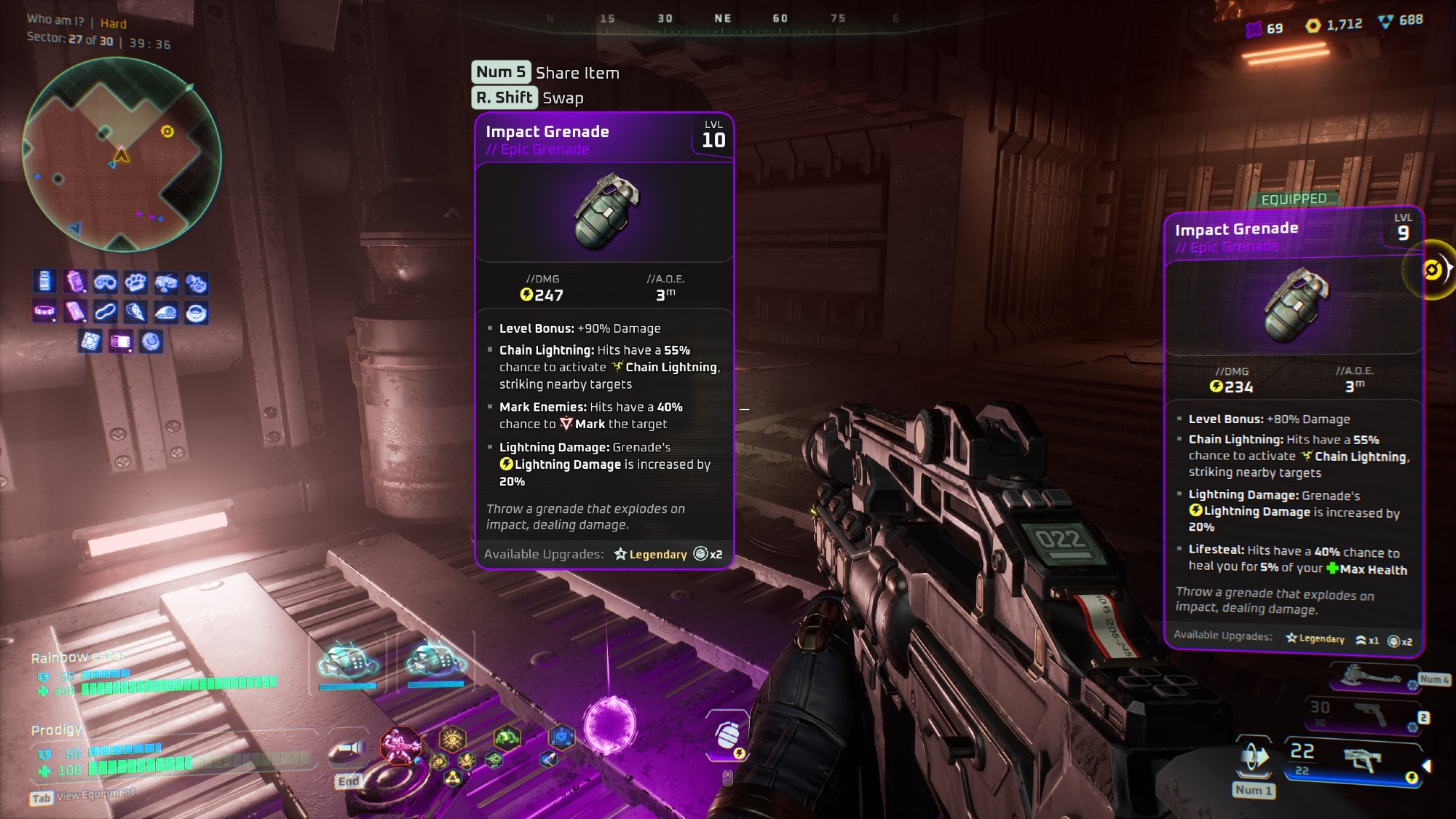Image resolution: width=1456 pixels, height=819 pixels.
Task: Activate the golden eye ability icon
Action: coord(453,740)
